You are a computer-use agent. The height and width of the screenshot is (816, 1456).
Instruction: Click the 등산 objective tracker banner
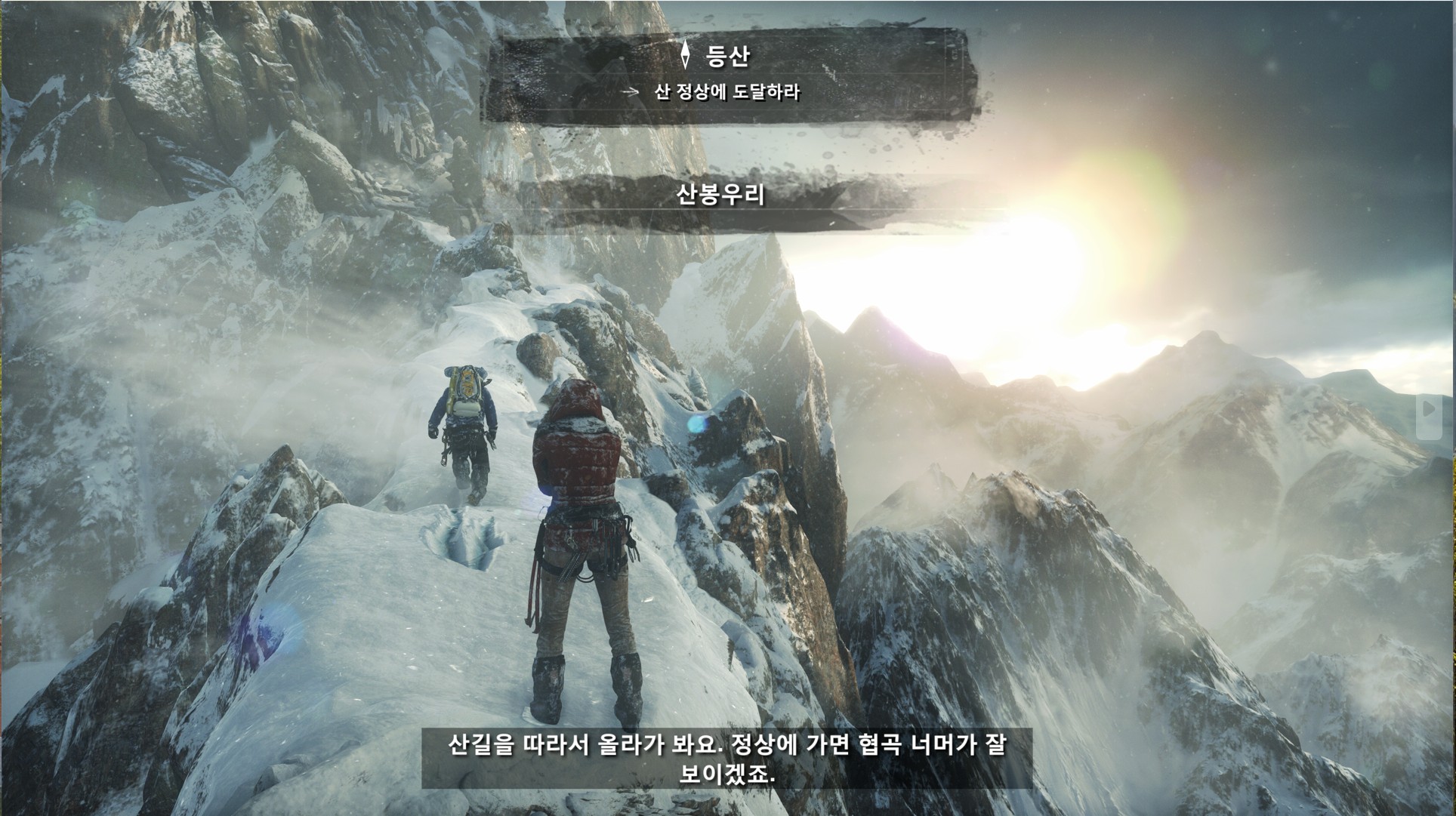point(727,74)
